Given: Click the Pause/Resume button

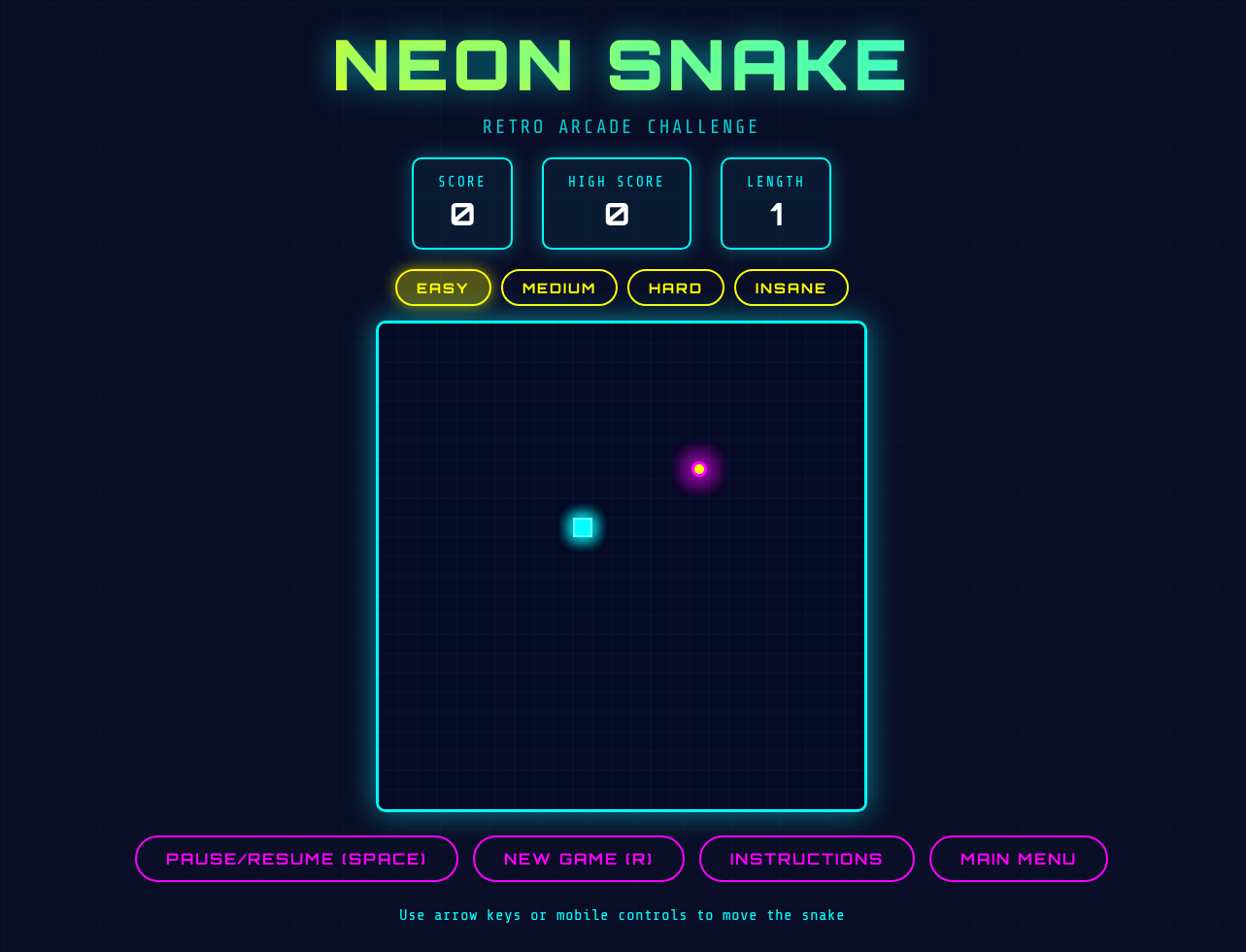Looking at the screenshot, I should click(x=296, y=859).
